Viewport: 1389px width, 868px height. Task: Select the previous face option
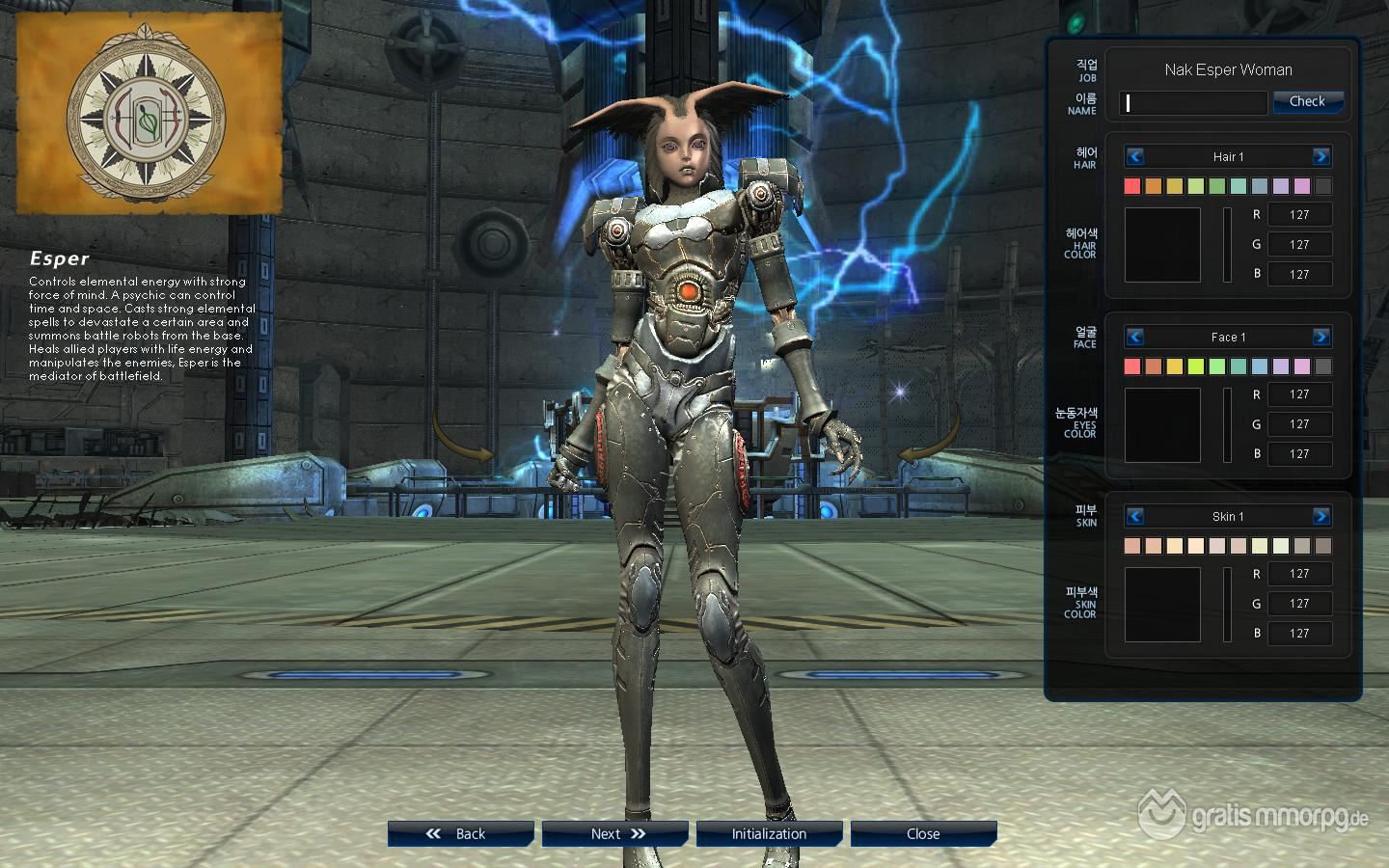tap(1135, 337)
